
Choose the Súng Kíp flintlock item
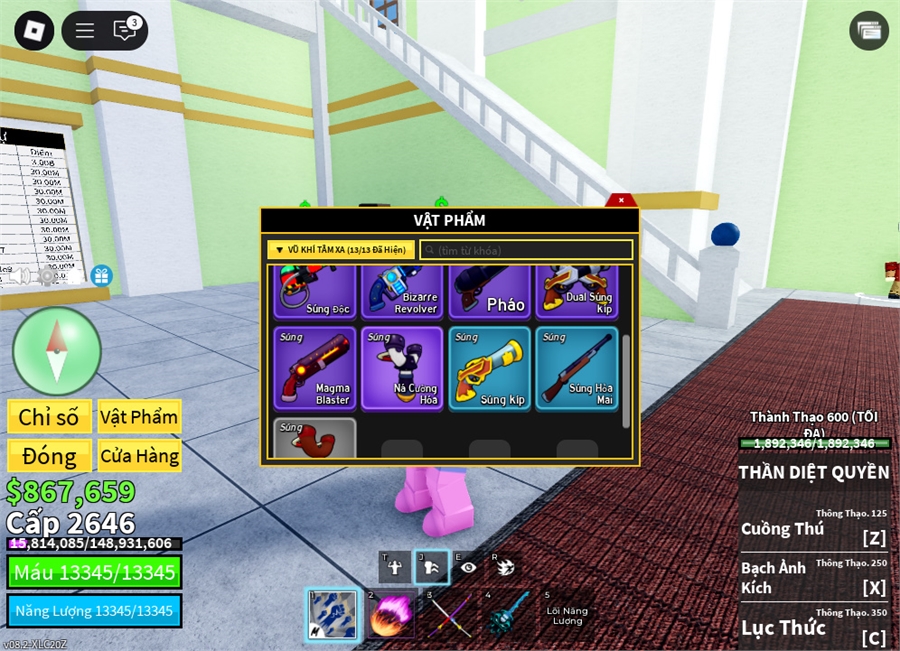(x=489, y=368)
